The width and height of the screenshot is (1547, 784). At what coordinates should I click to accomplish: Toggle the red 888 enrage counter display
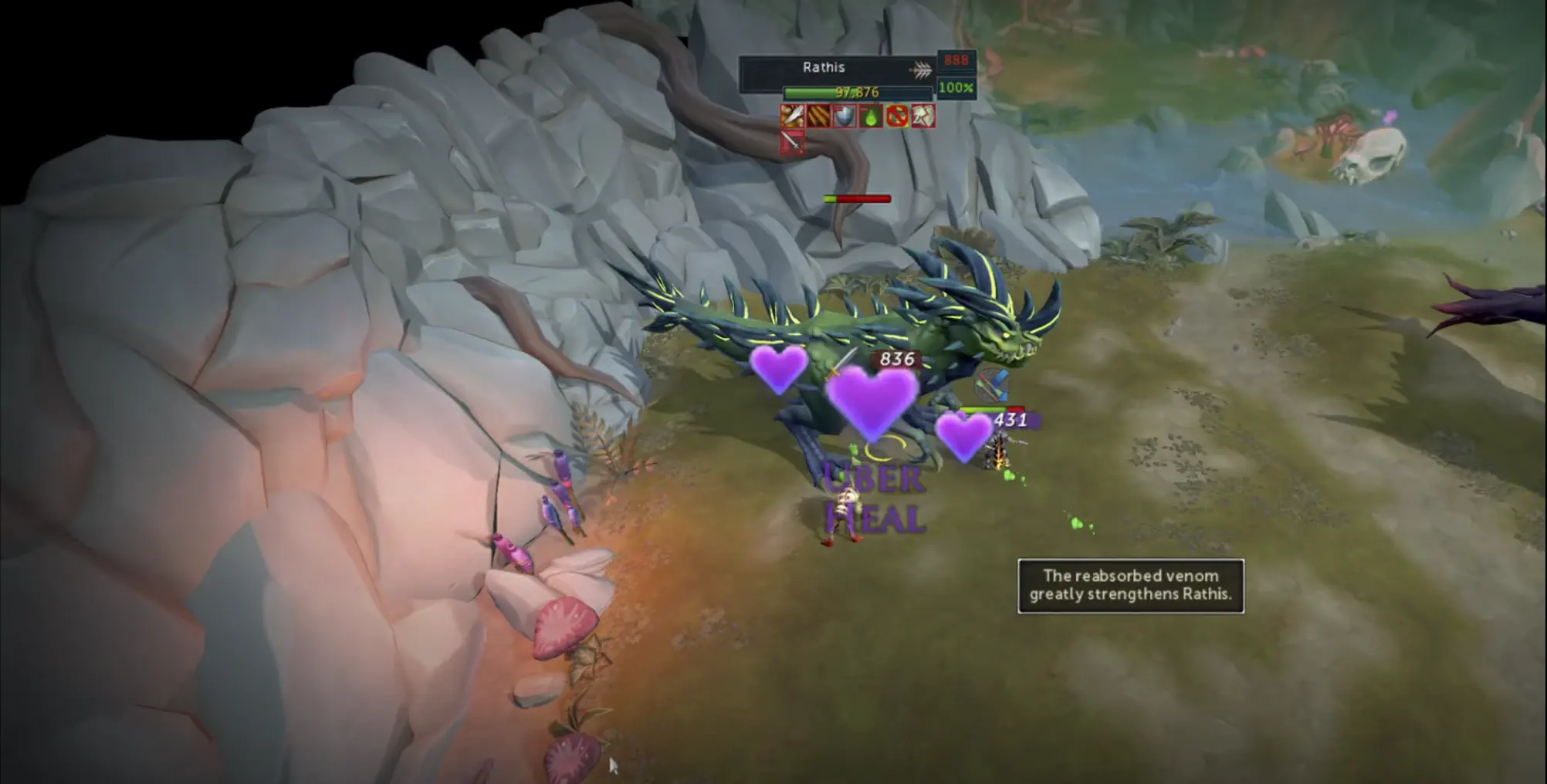click(x=956, y=61)
